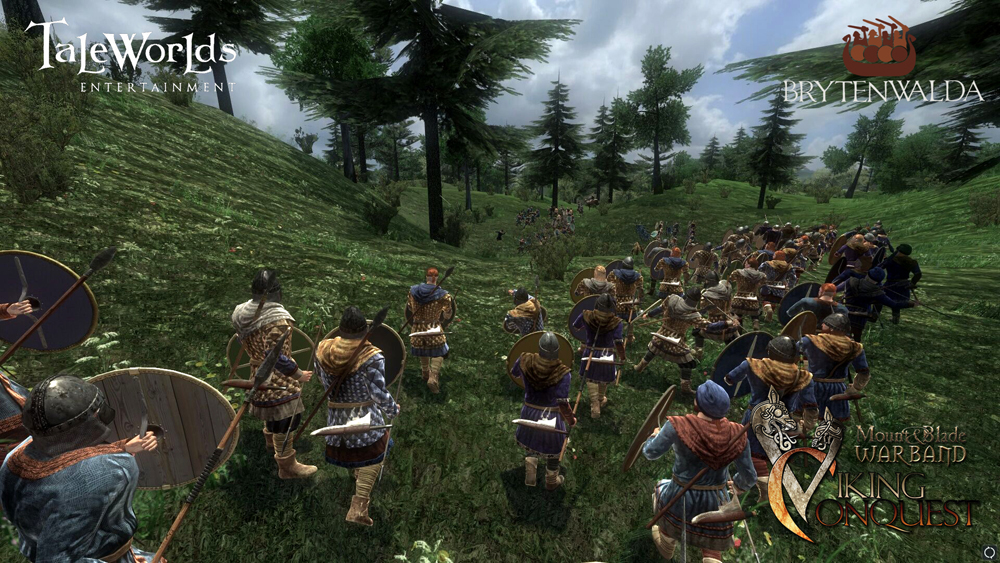Click the small circular overlay icon

point(988,551)
